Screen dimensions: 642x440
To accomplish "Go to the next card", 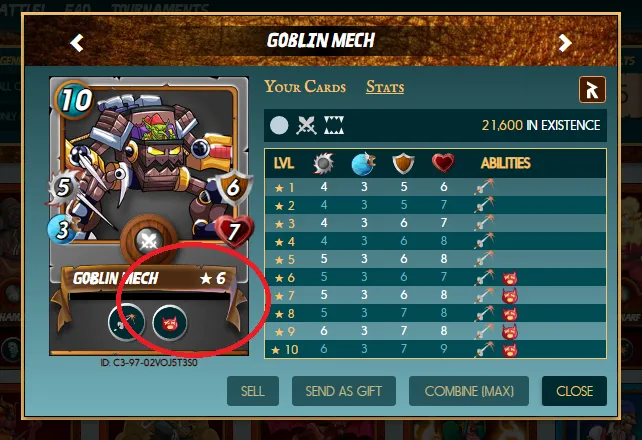I will [x=565, y=42].
